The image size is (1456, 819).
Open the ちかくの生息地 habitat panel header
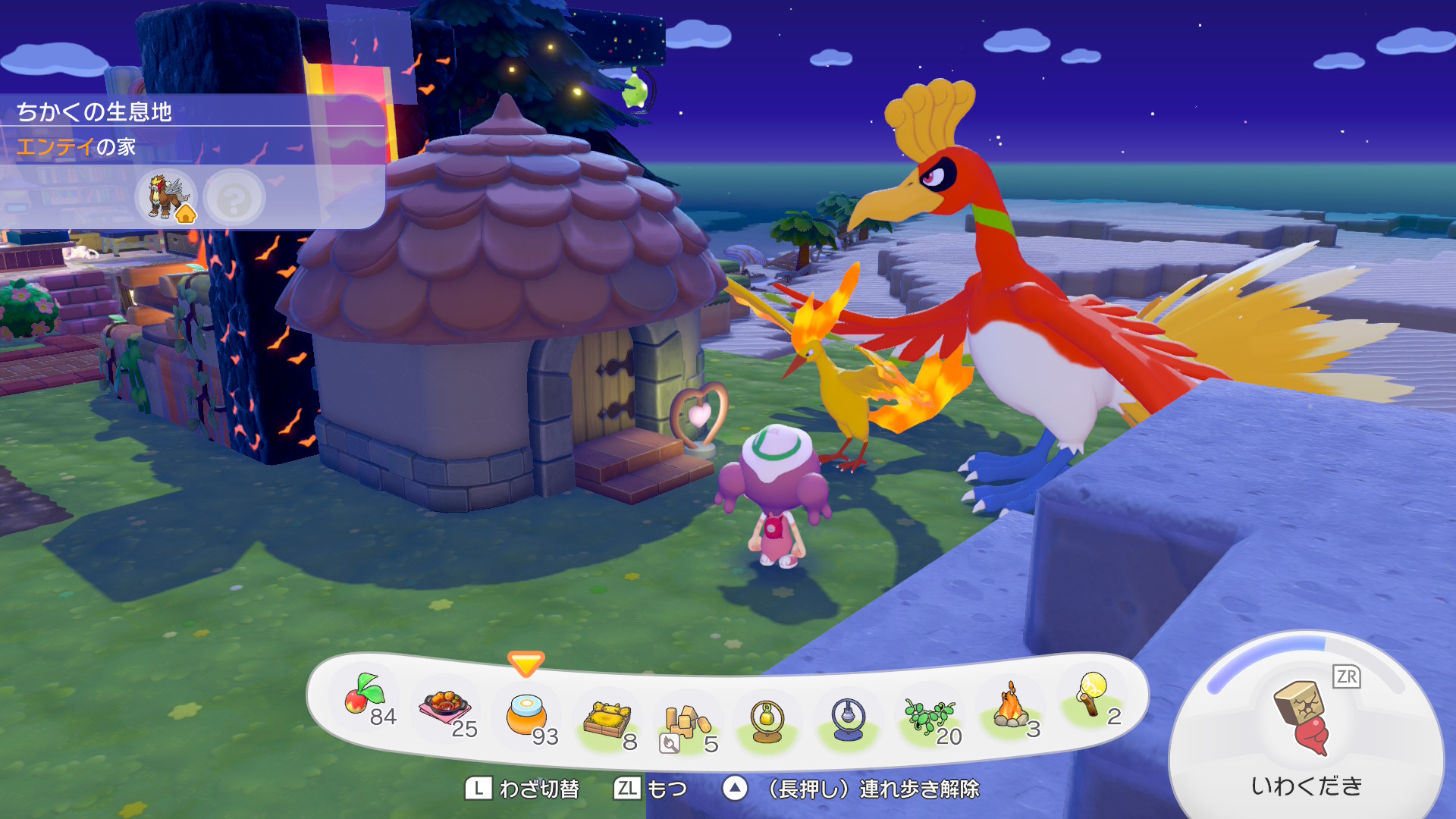(x=95, y=111)
